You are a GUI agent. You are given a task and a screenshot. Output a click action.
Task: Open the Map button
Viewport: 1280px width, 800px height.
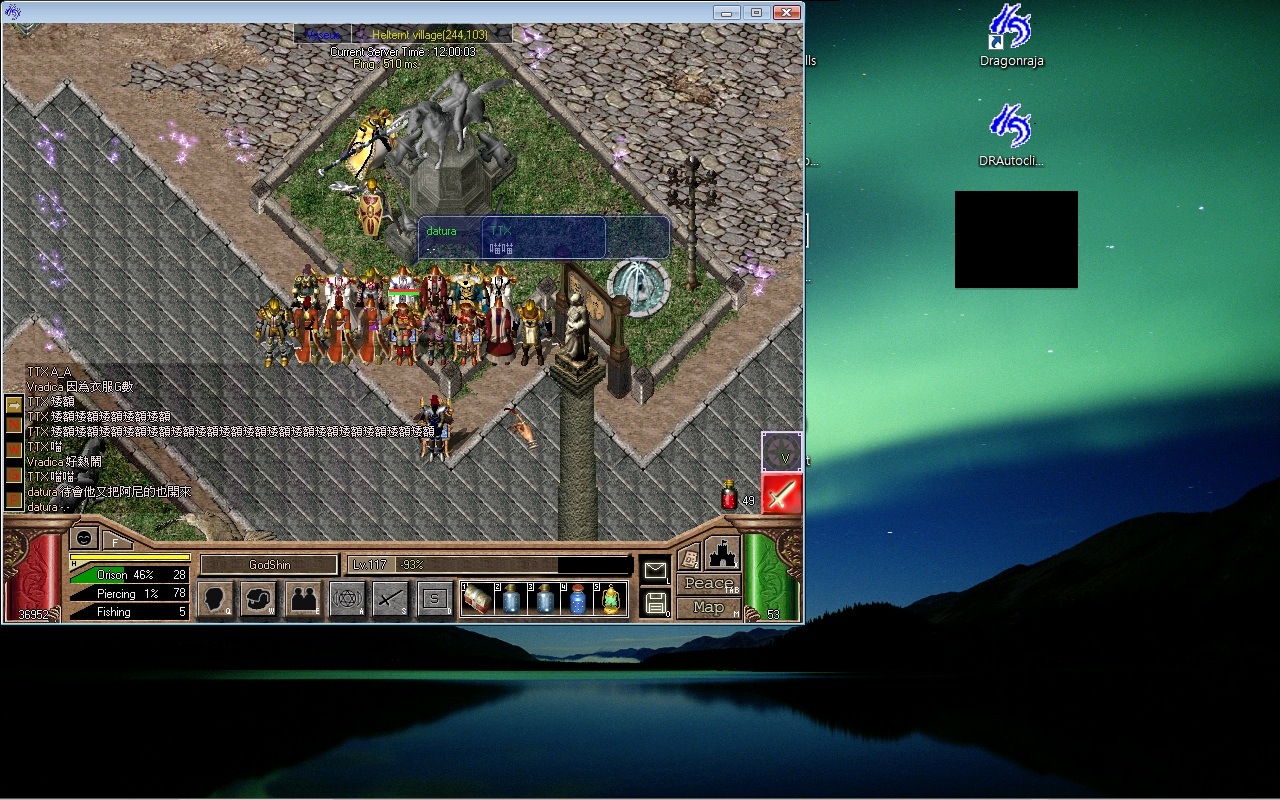[708, 607]
